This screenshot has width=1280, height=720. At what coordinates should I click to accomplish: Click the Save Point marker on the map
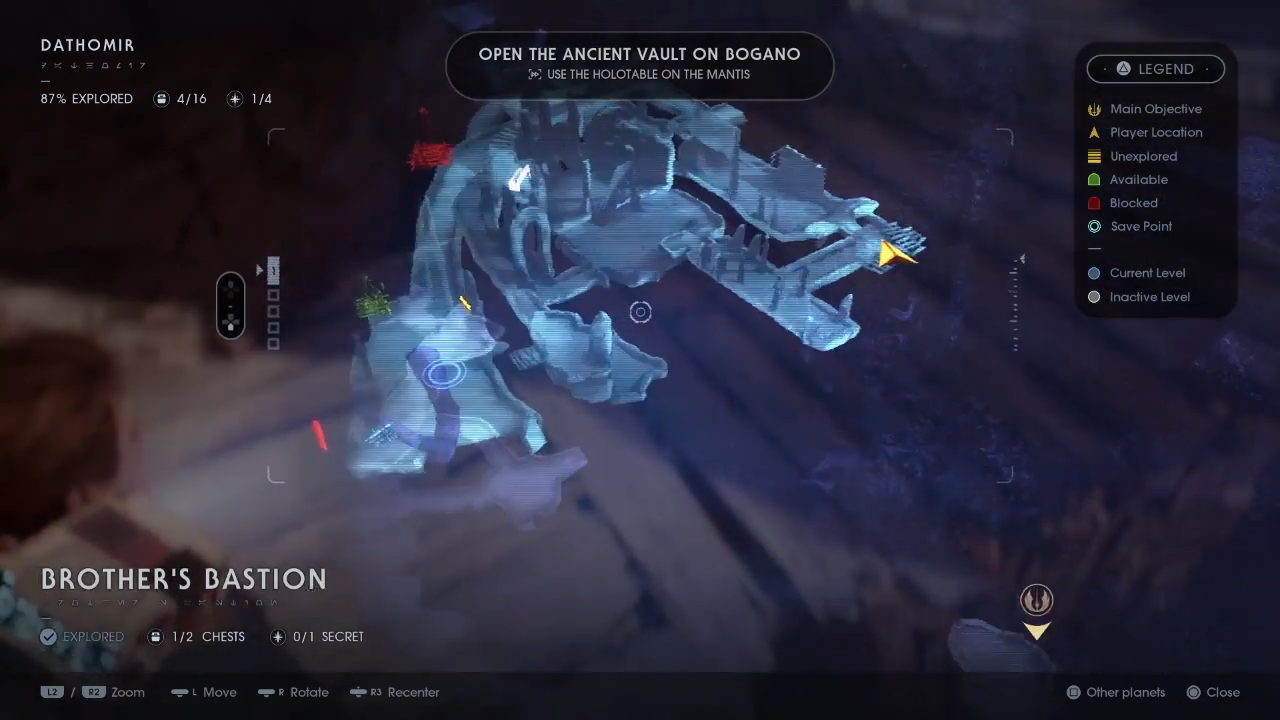click(x=445, y=372)
